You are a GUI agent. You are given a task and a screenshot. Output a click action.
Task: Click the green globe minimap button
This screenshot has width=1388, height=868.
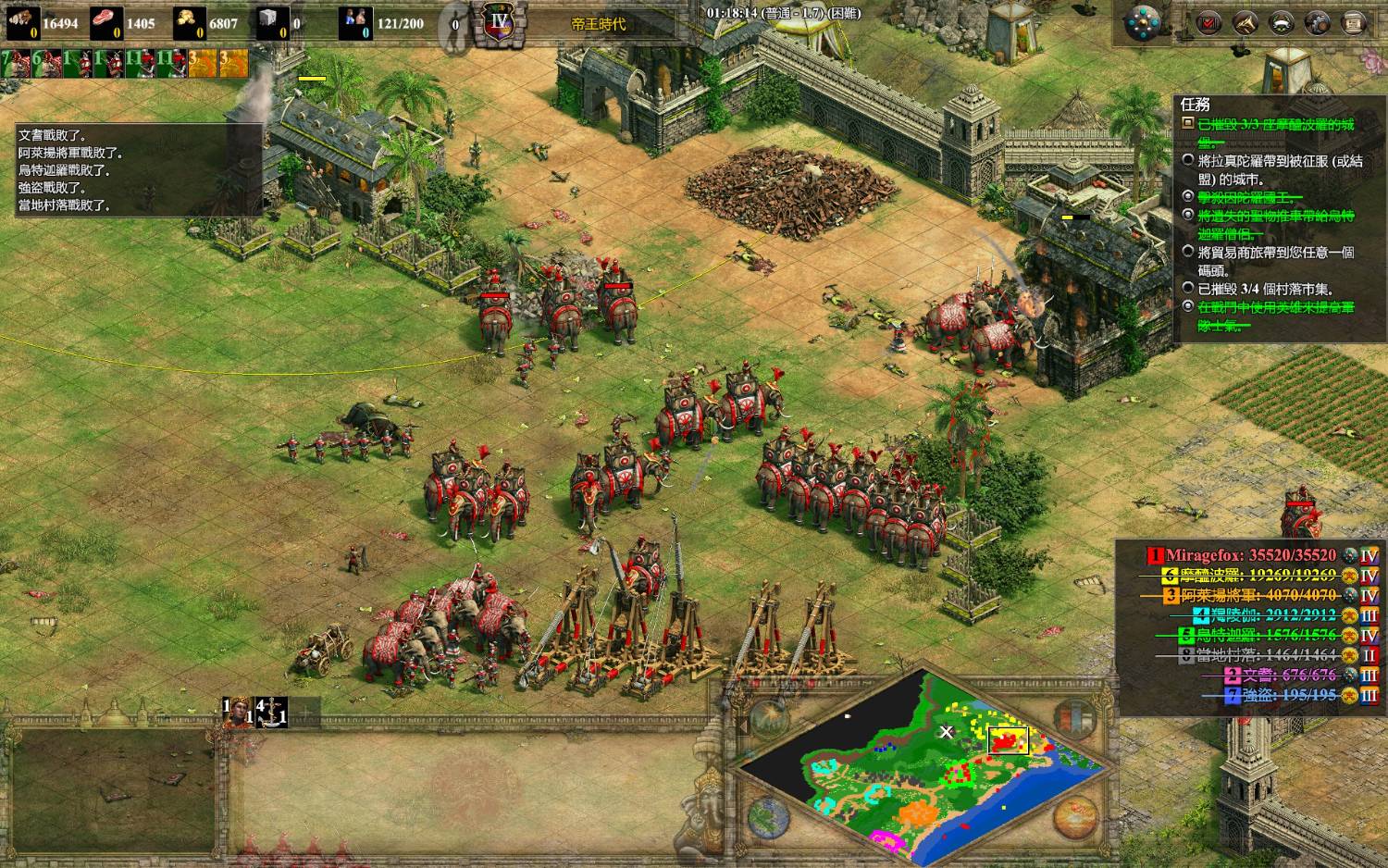point(768,817)
